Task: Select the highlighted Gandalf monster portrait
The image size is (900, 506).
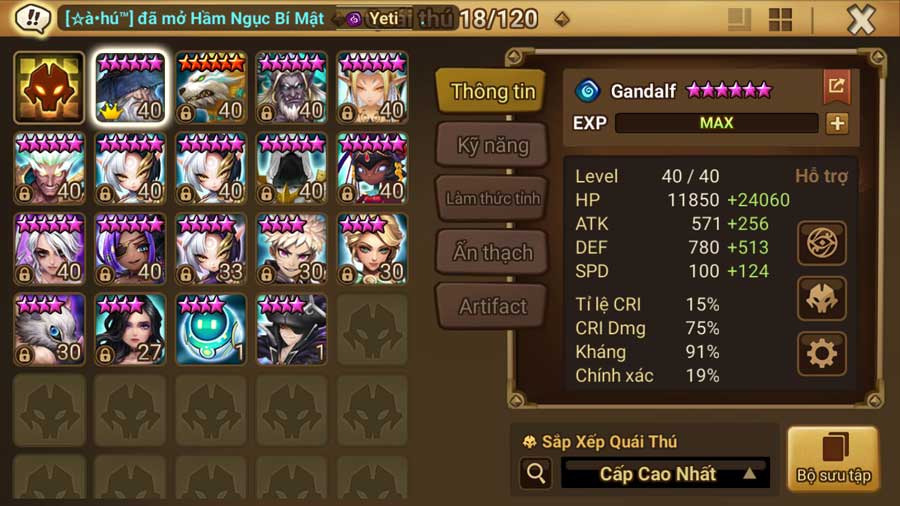Action: click(130, 87)
